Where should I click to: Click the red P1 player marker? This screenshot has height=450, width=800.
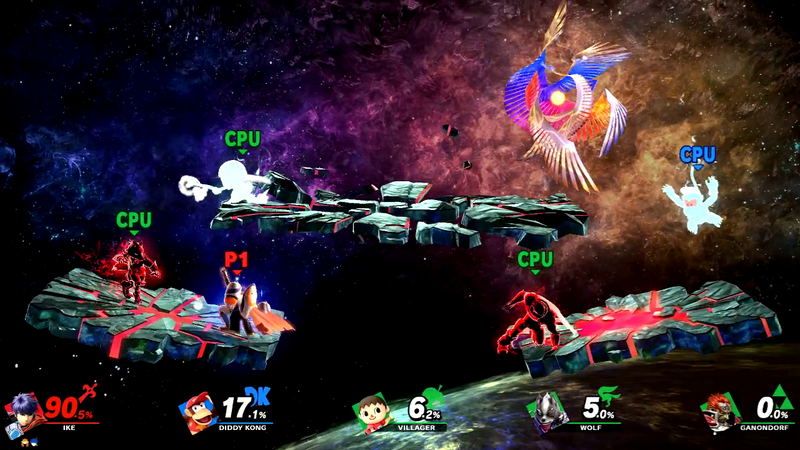point(235,261)
